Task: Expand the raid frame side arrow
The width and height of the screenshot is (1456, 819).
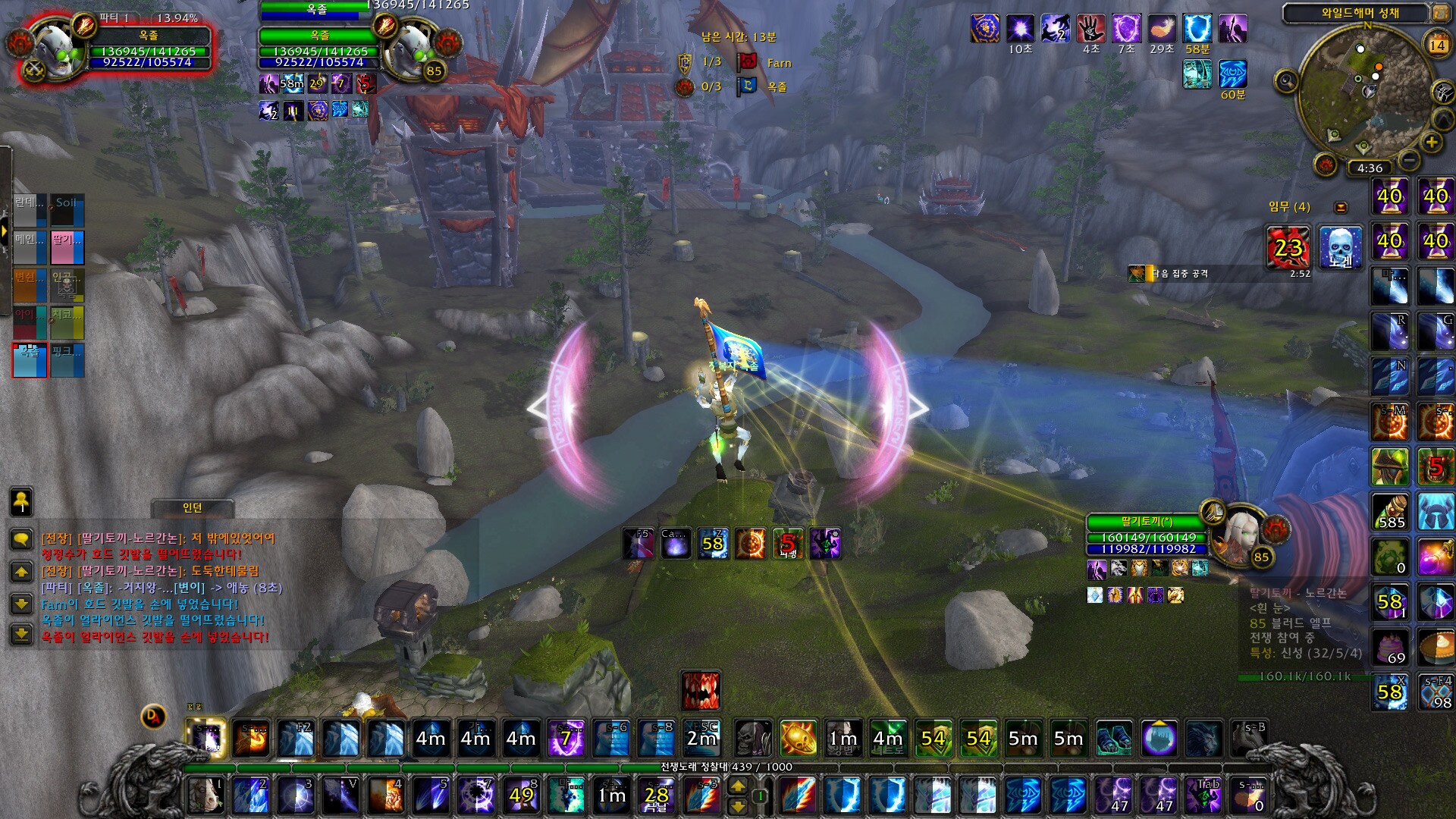Action: [4, 230]
